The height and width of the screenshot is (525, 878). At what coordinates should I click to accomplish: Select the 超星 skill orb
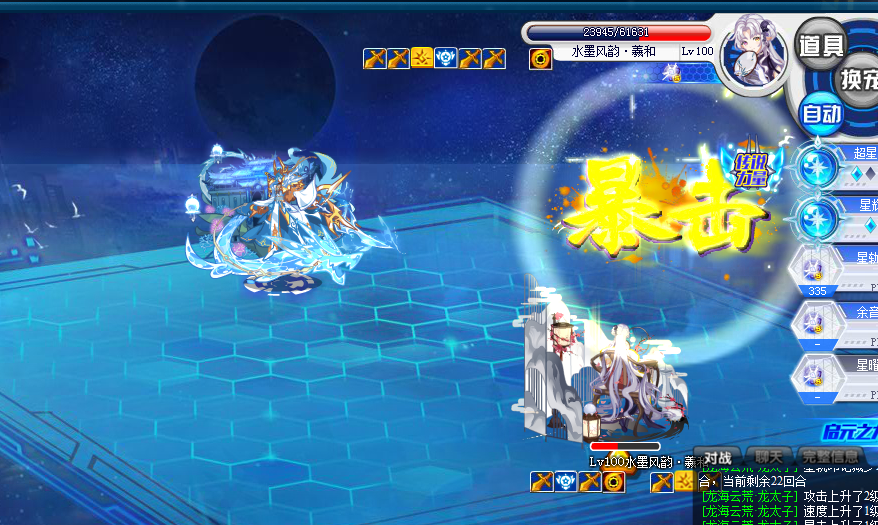[818, 166]
